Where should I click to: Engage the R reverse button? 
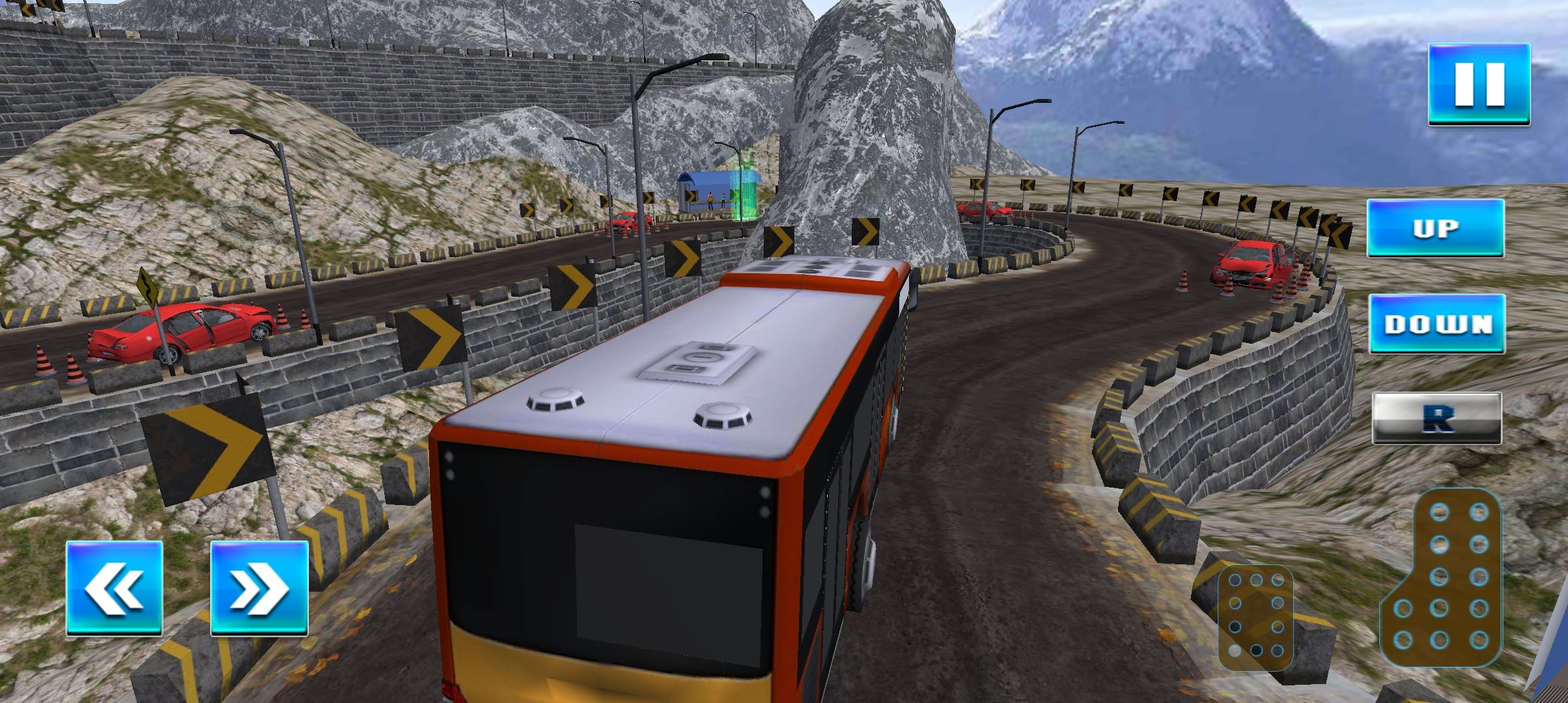[1436, 418]
